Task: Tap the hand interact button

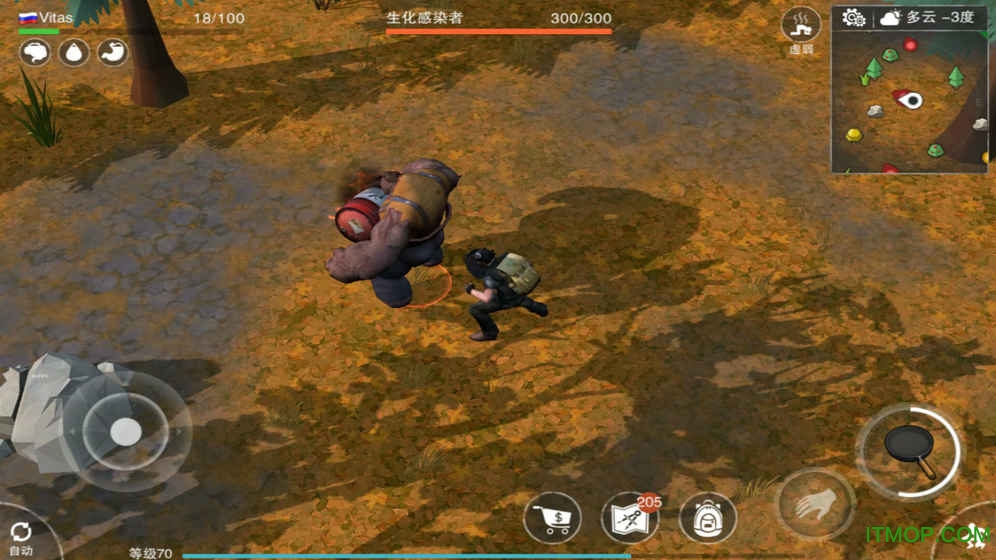Action: tap(816, 504)
